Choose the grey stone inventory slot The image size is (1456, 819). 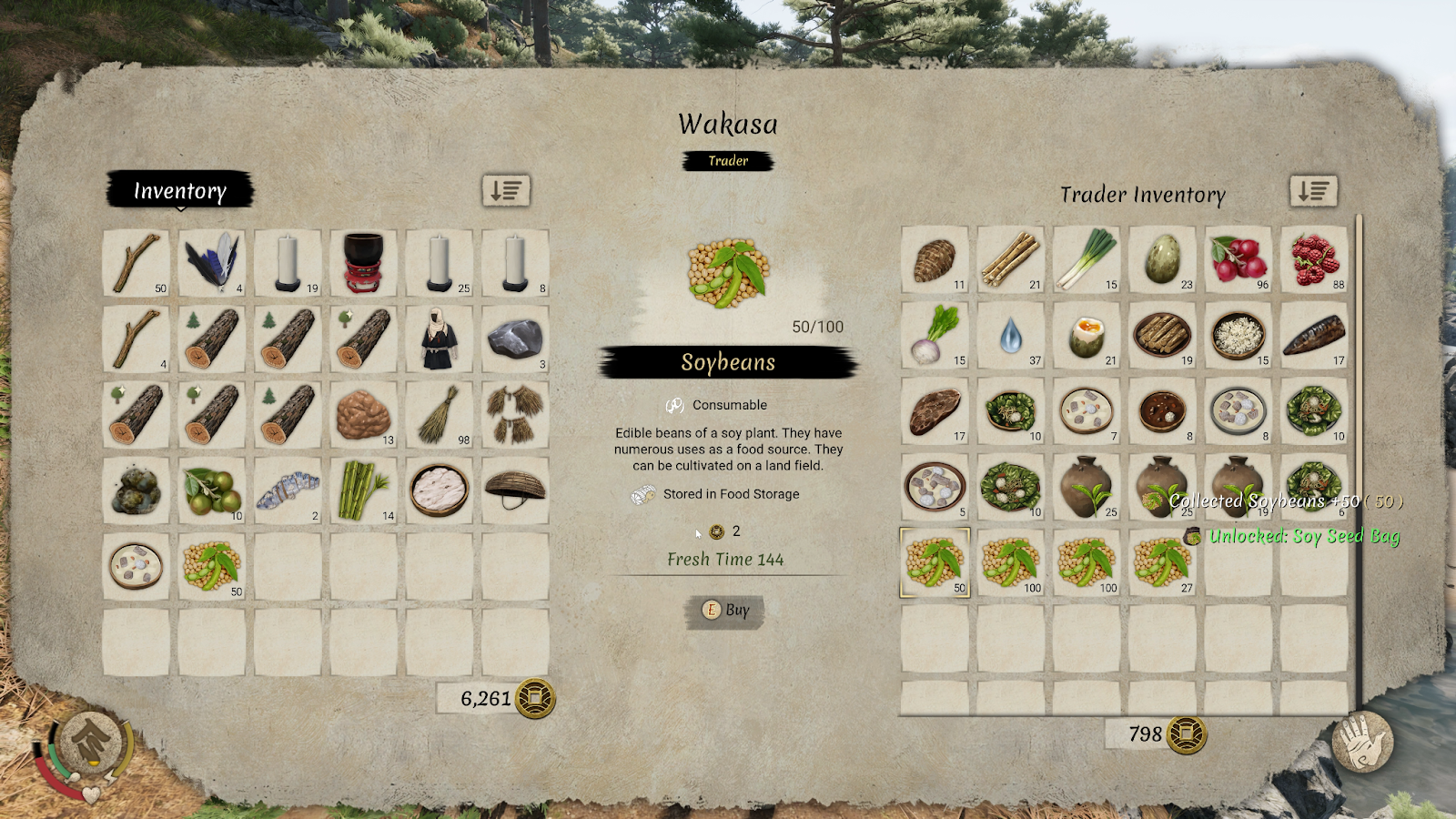click(x=515, y=339)
